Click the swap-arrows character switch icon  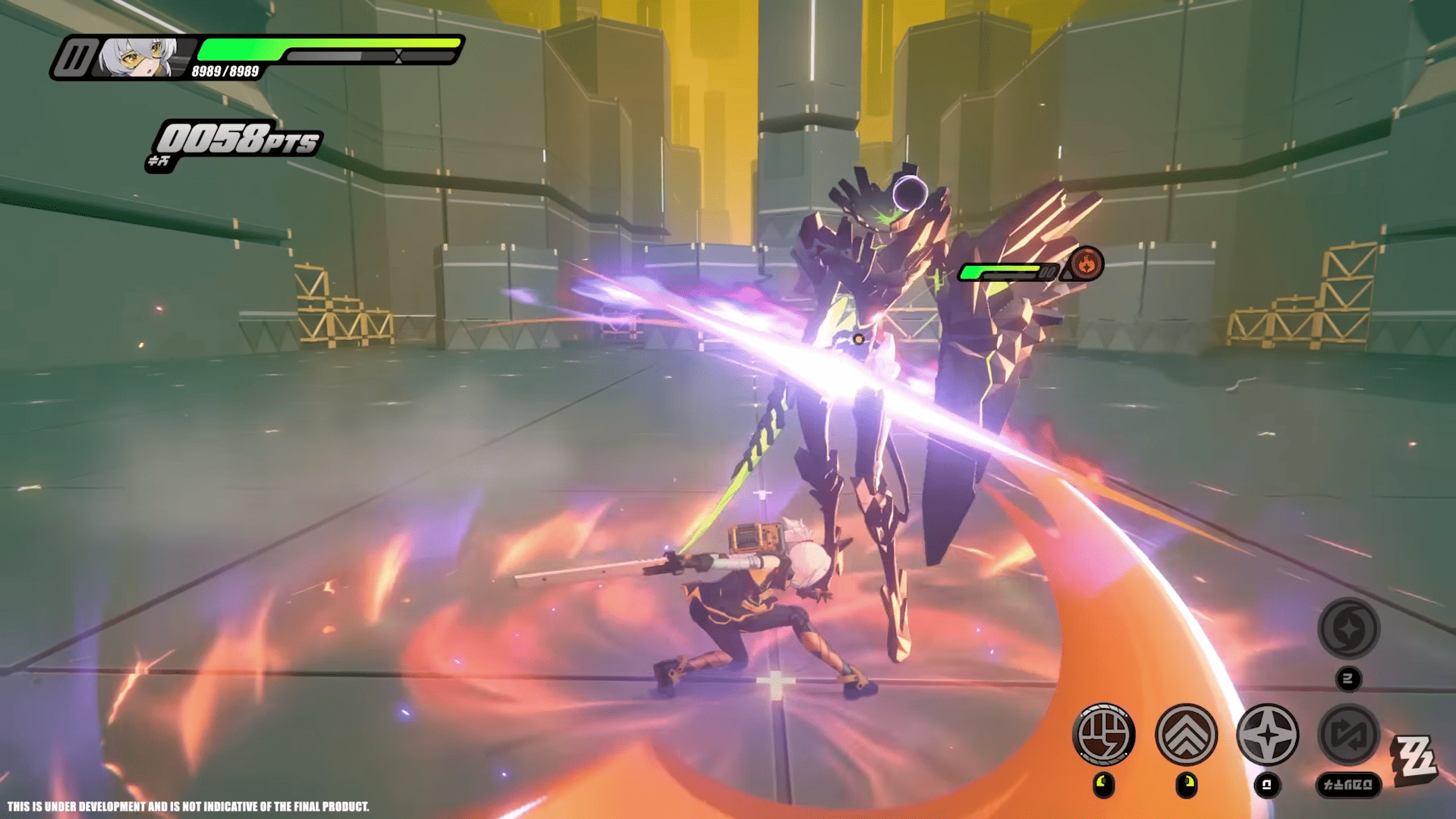point(1348,734)
